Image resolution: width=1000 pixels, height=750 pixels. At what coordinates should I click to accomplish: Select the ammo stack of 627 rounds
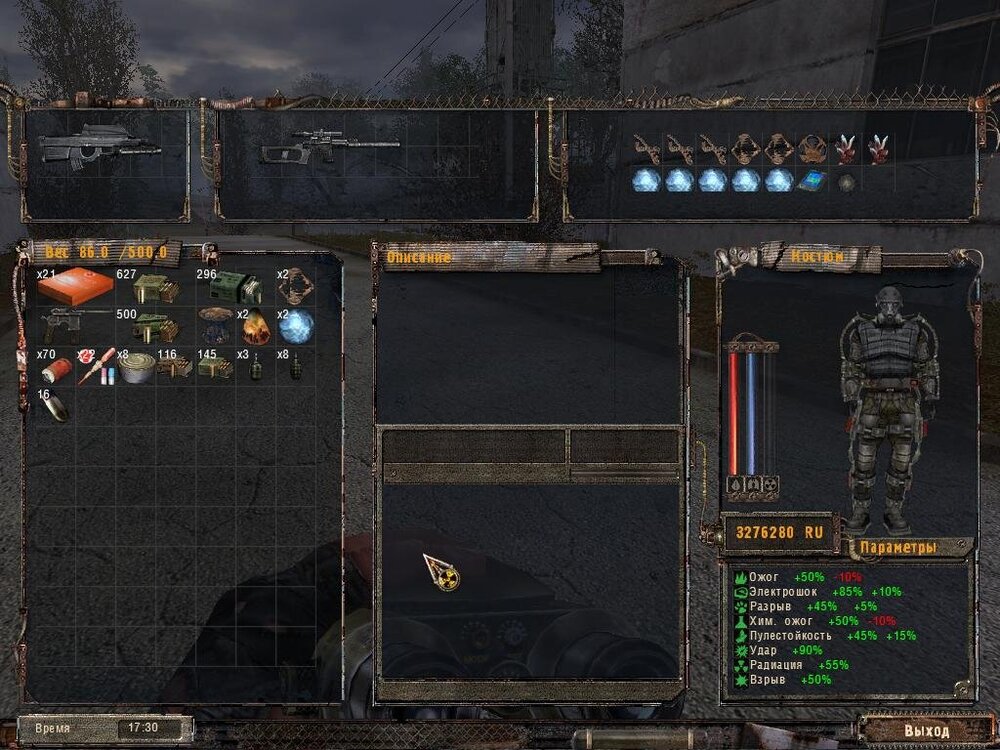click(x=155, y=289)
